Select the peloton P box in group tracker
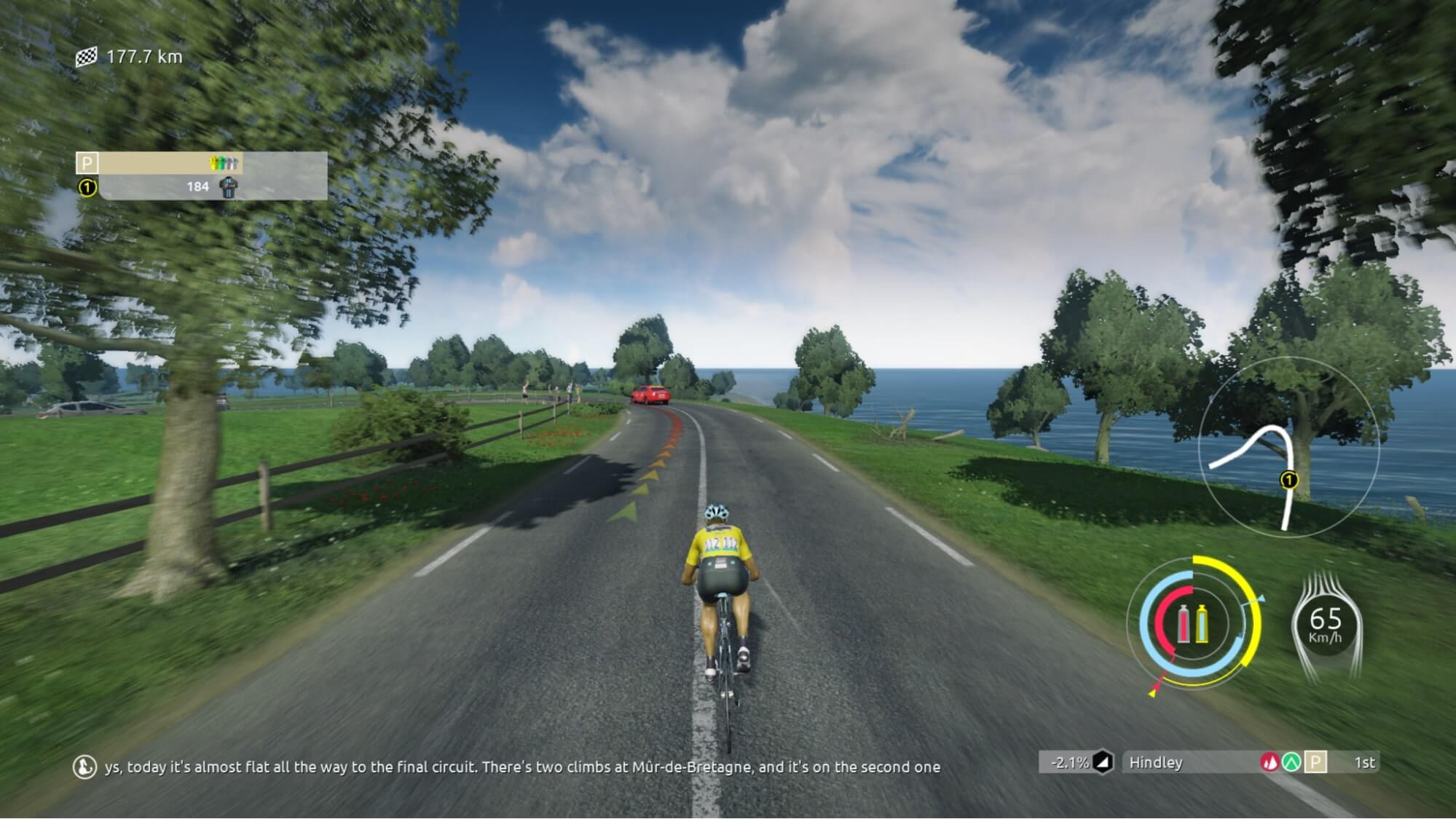This screenshot has height=819, width=1456. tap(87, 163)
